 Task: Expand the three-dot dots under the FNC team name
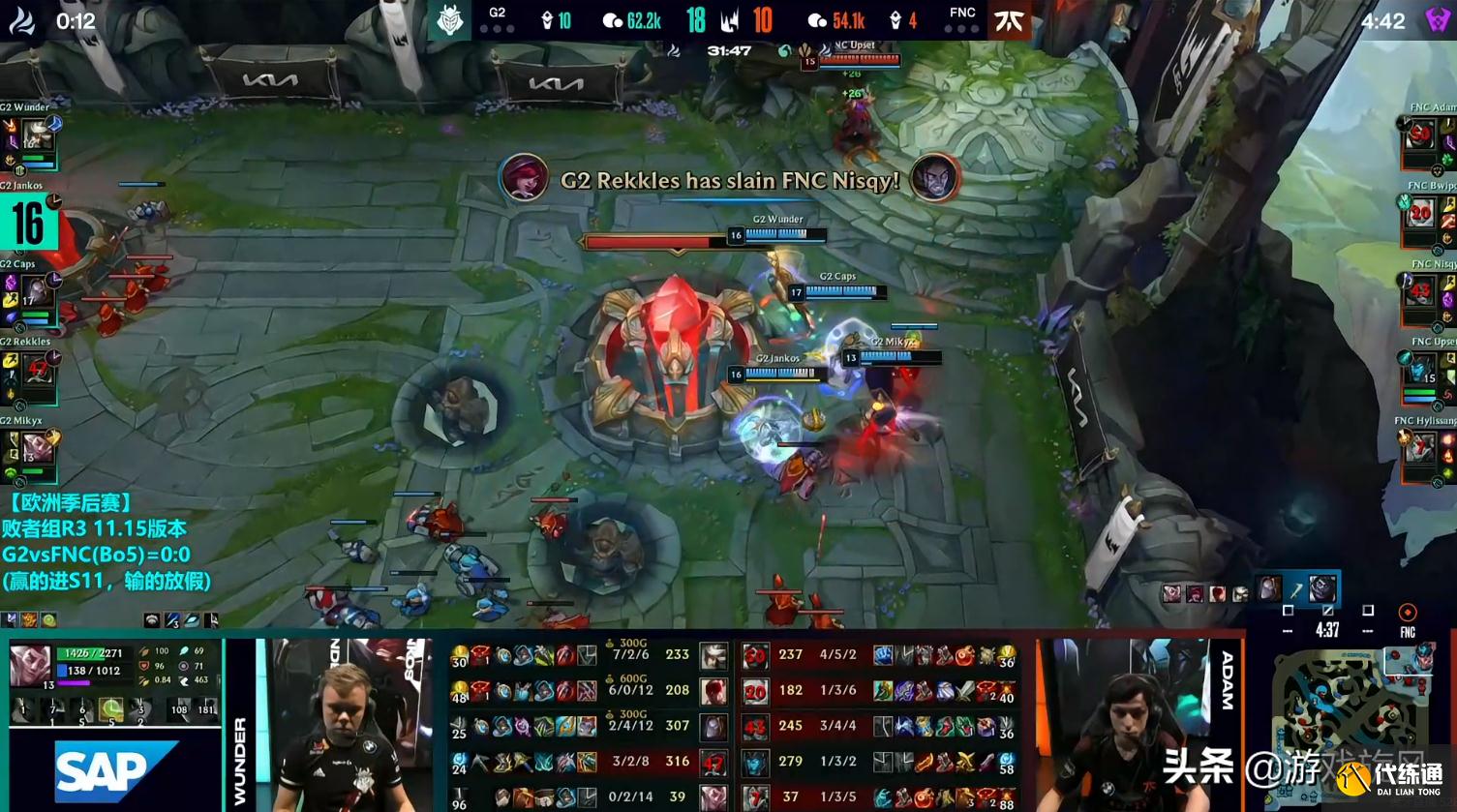(x=961, y=29)
